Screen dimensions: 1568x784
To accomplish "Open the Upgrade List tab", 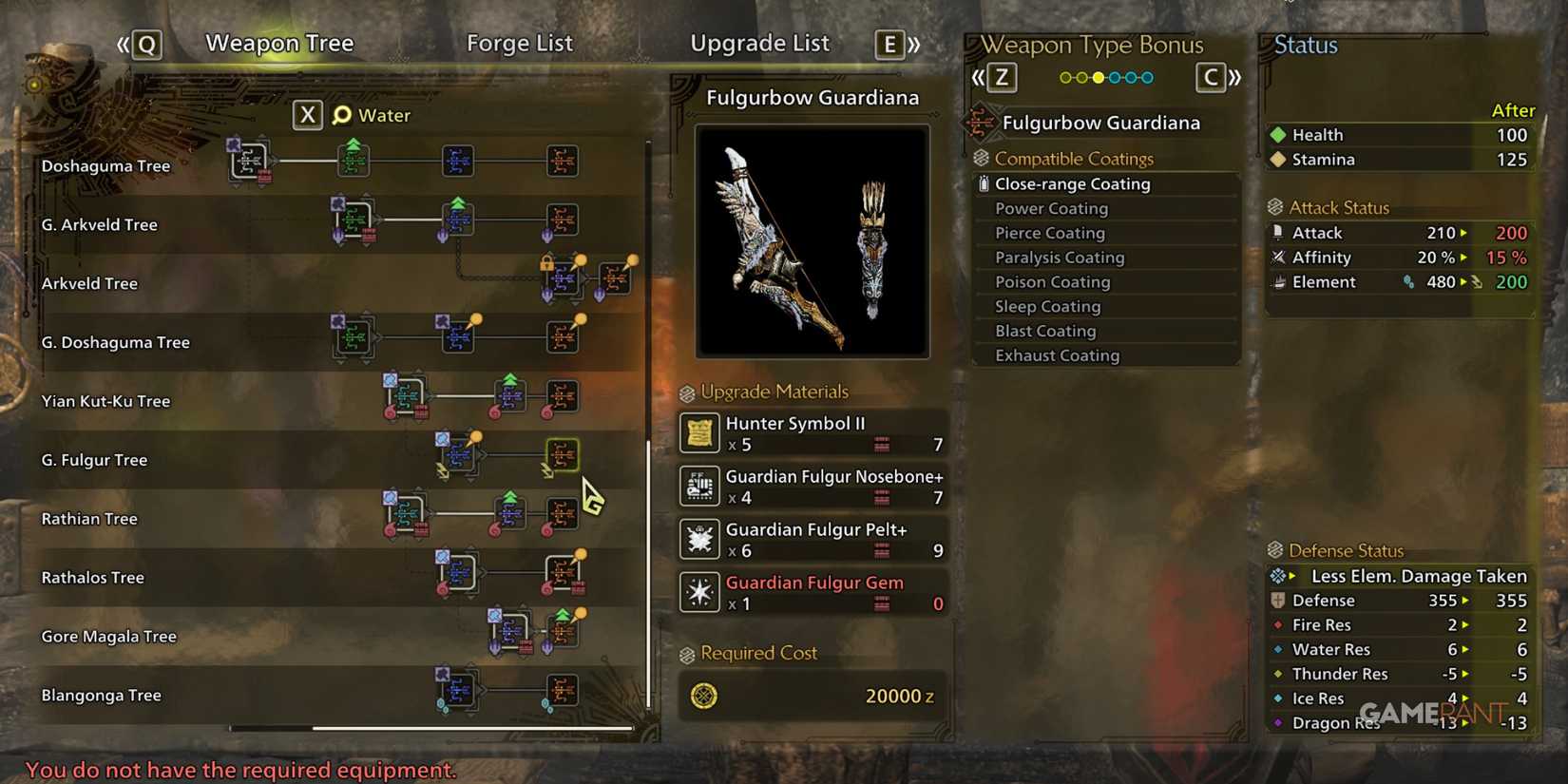I will click(760, 43).
